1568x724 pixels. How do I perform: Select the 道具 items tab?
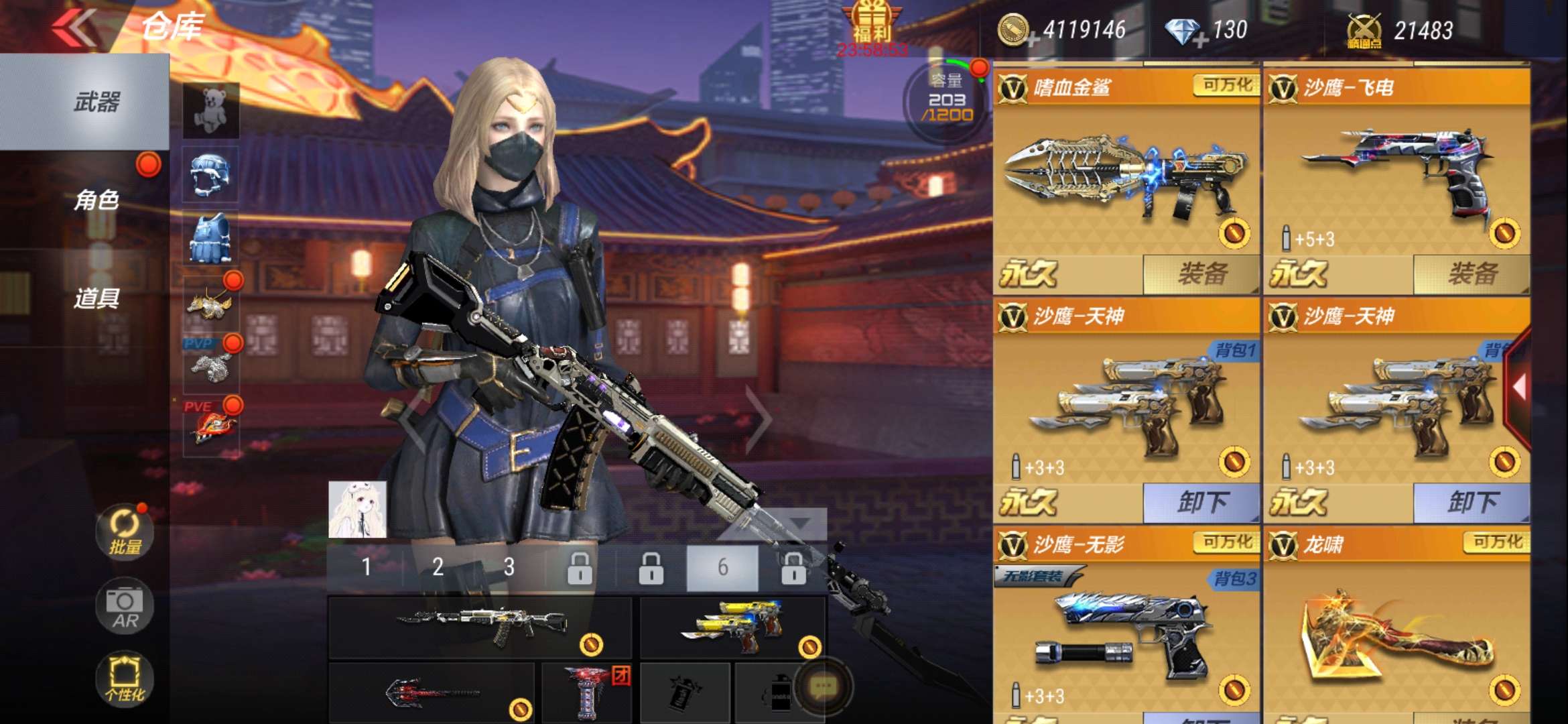click(x=96, y=298)
